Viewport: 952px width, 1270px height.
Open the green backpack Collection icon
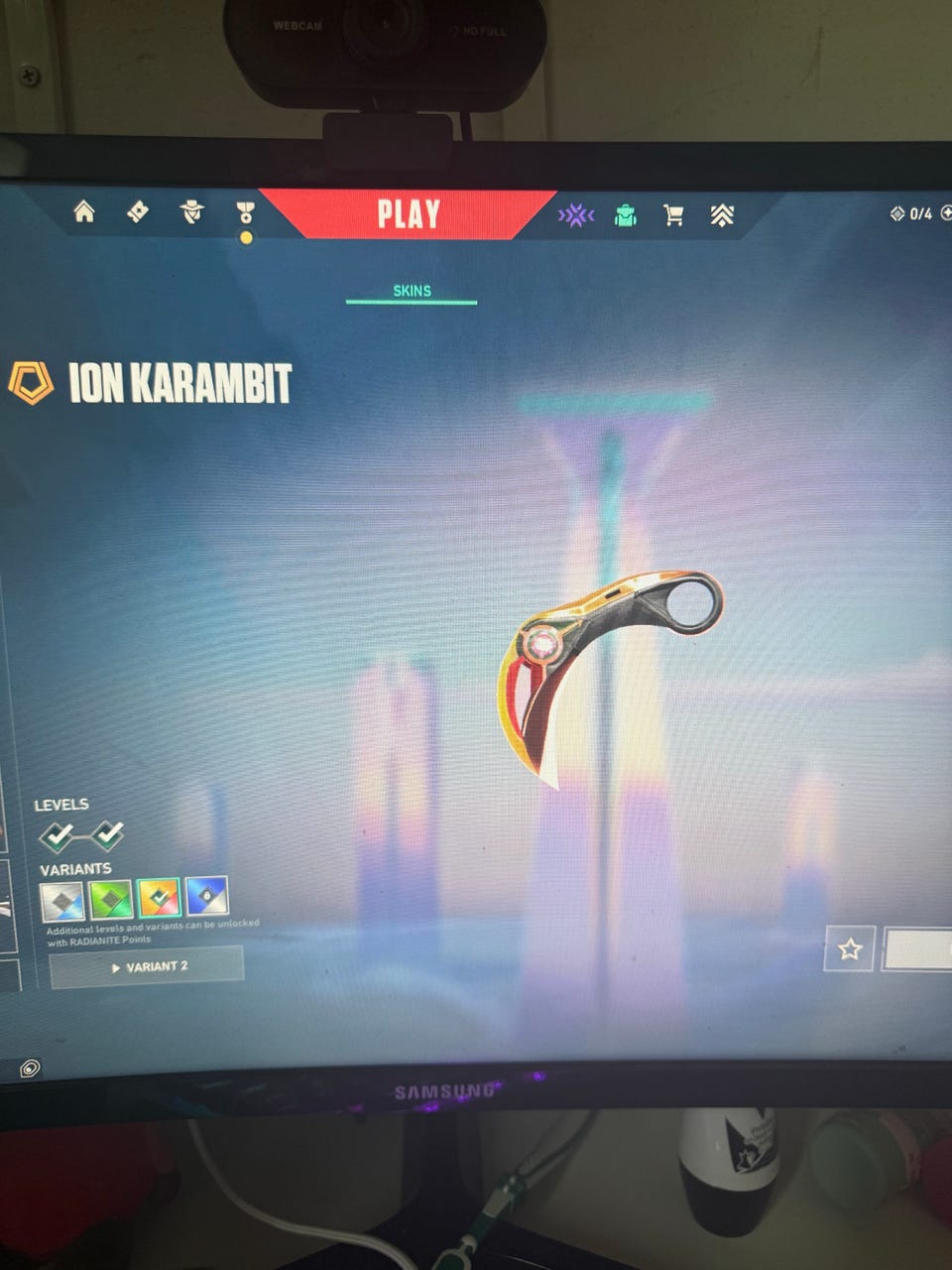coord(625,215)
